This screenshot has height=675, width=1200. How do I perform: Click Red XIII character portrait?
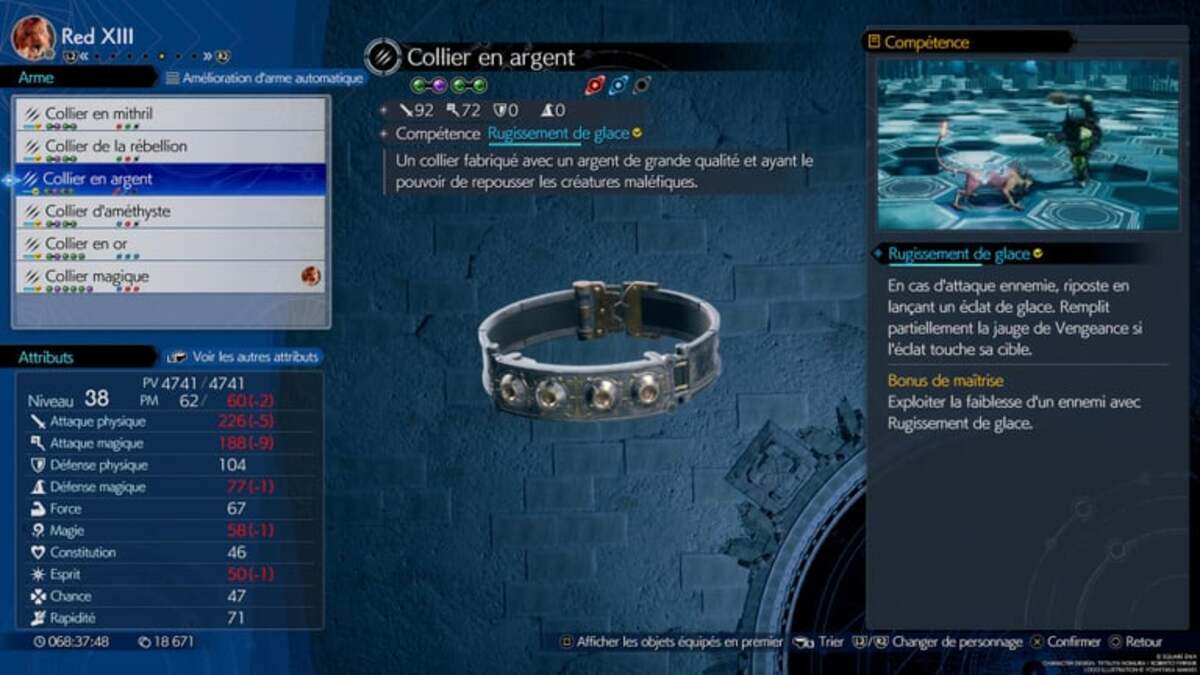33,37
